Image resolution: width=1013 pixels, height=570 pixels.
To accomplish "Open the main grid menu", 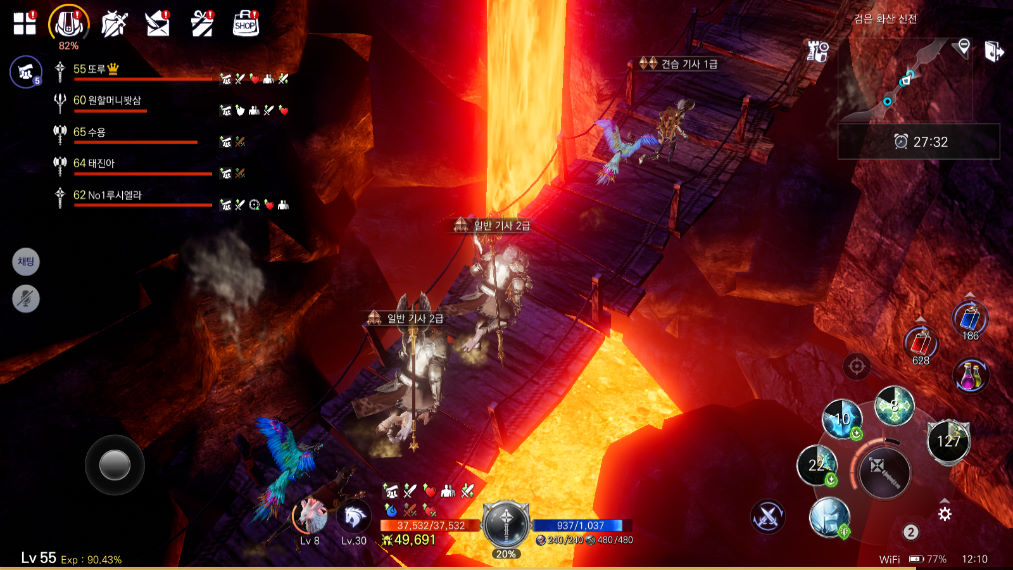I will pyautogui.click(x=24, y=24).
